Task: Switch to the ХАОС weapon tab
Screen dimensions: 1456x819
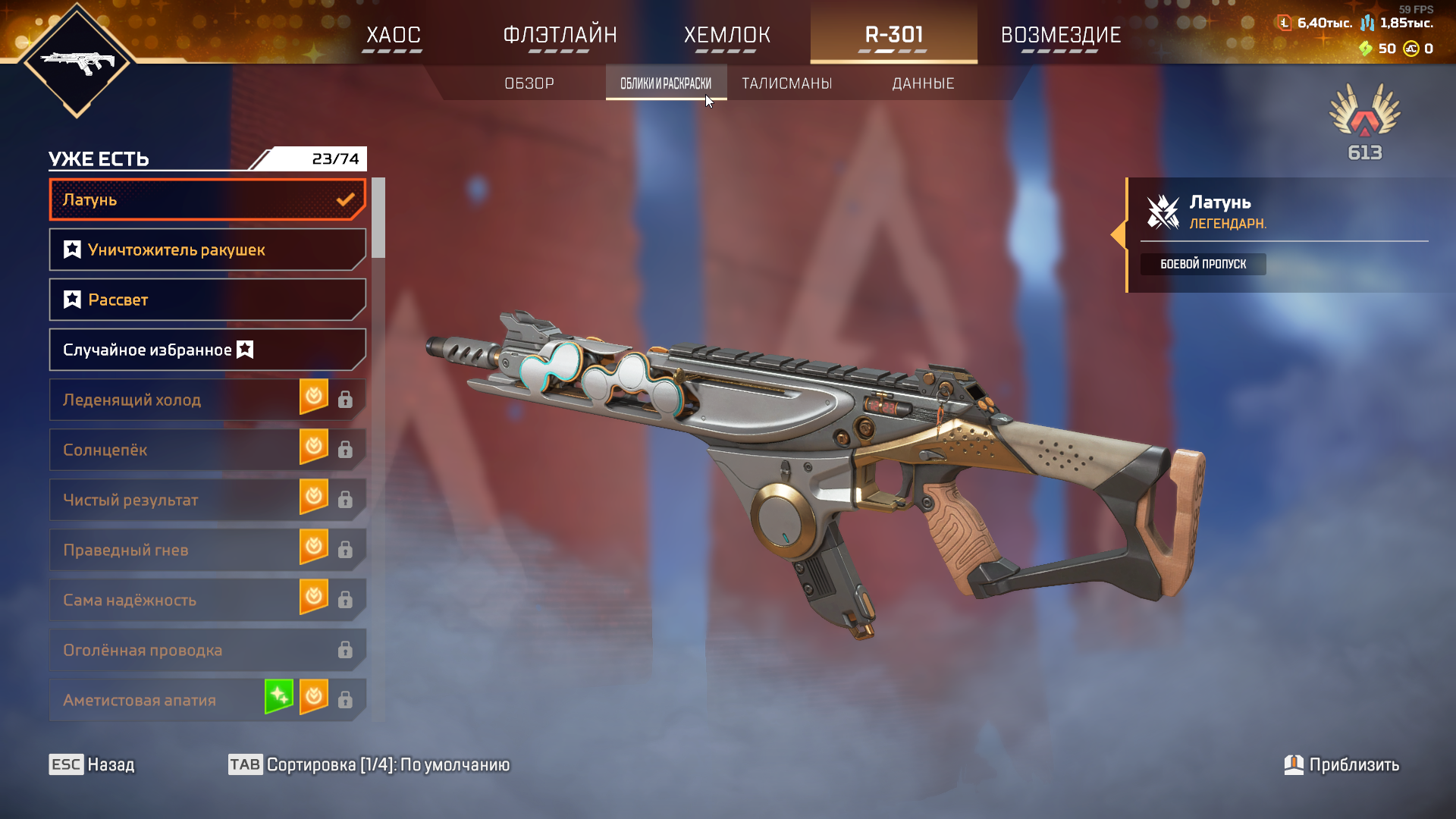Action: pos(393,35)
